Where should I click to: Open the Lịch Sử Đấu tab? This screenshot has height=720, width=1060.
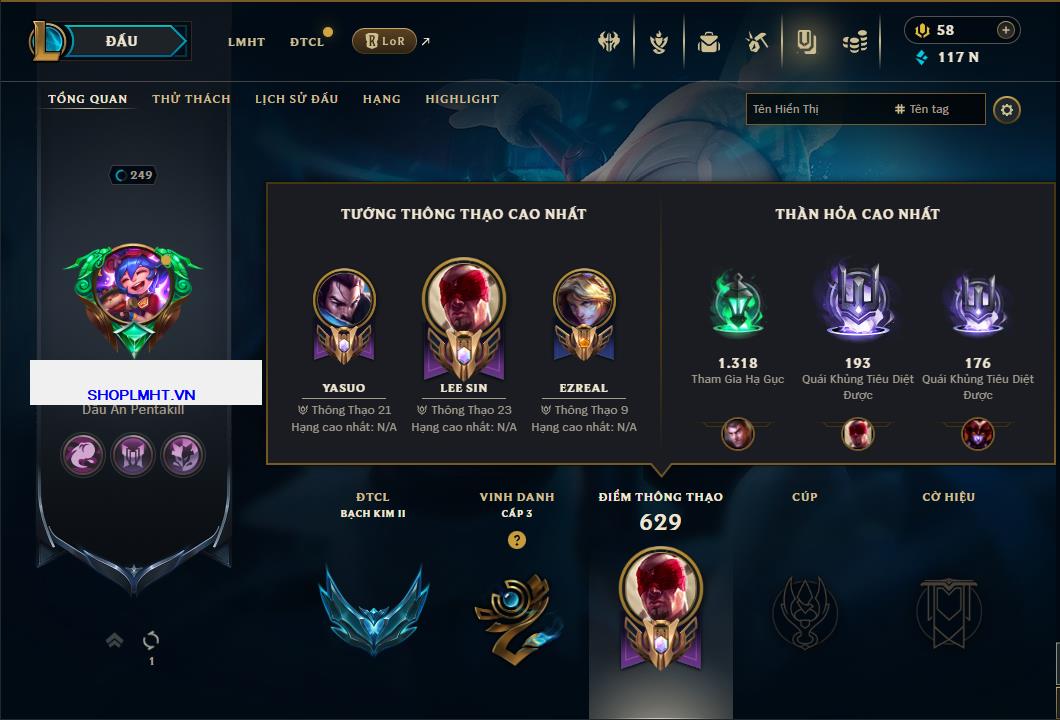coord(296,99)
